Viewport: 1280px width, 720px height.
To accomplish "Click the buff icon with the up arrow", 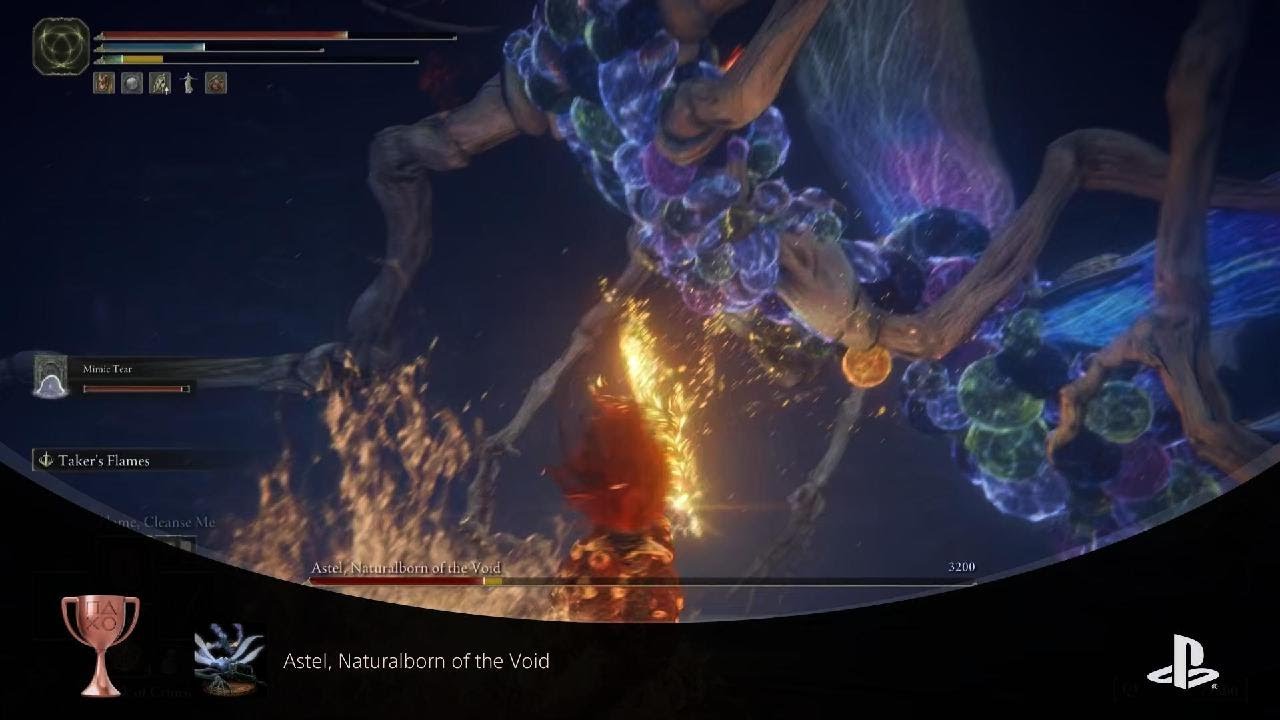I will 160,83.
